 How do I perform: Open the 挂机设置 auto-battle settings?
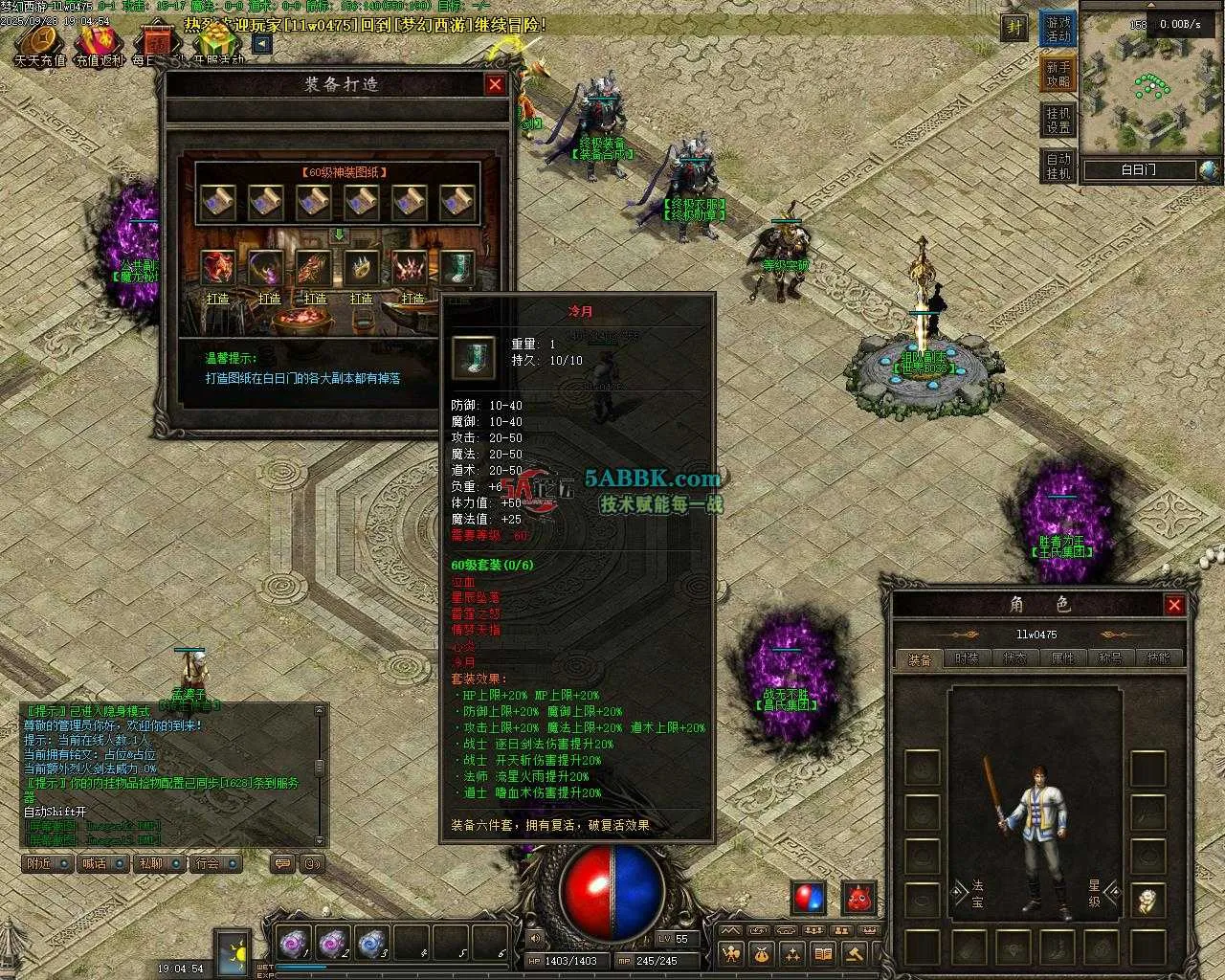coord(1058,121)
